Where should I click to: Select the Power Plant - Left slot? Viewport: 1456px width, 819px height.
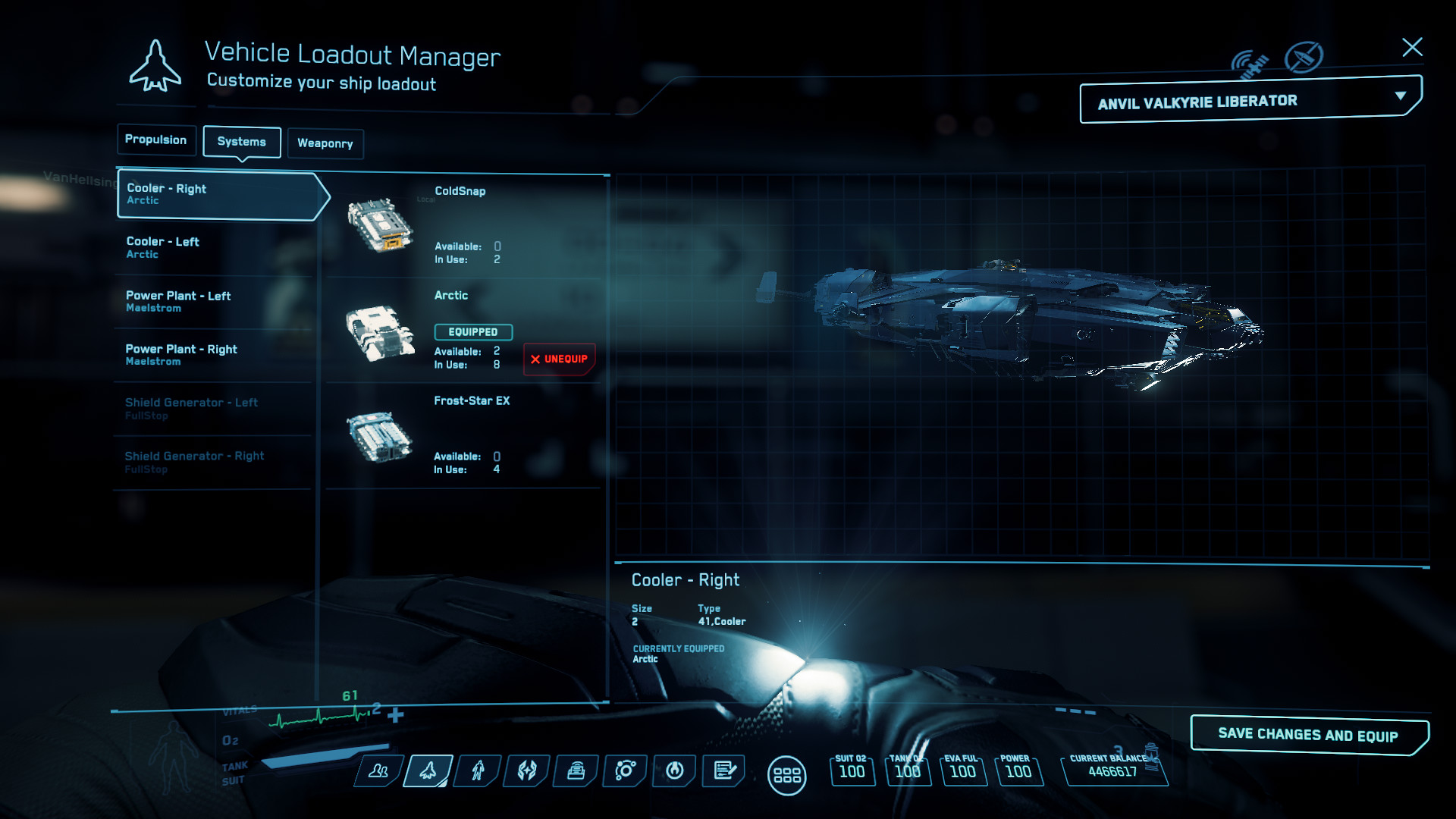point(212,301)
